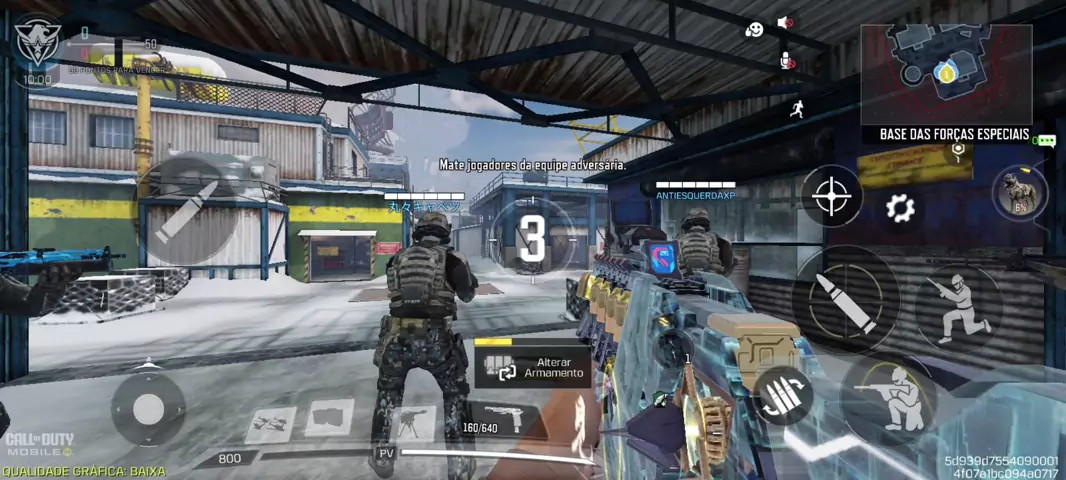Reload the weapon with the magazine button

point(783,397)
